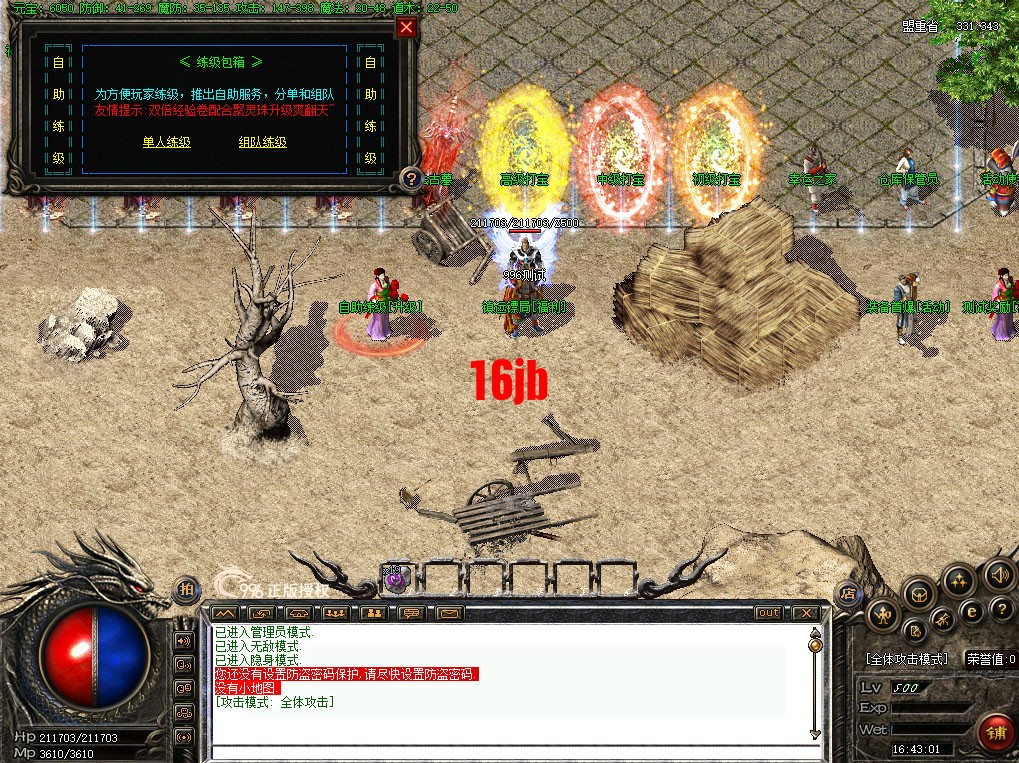Close the 练级包箱 dialog with the red X
The height and width of the screenshot is (763, 1019).
click(406, 28)
